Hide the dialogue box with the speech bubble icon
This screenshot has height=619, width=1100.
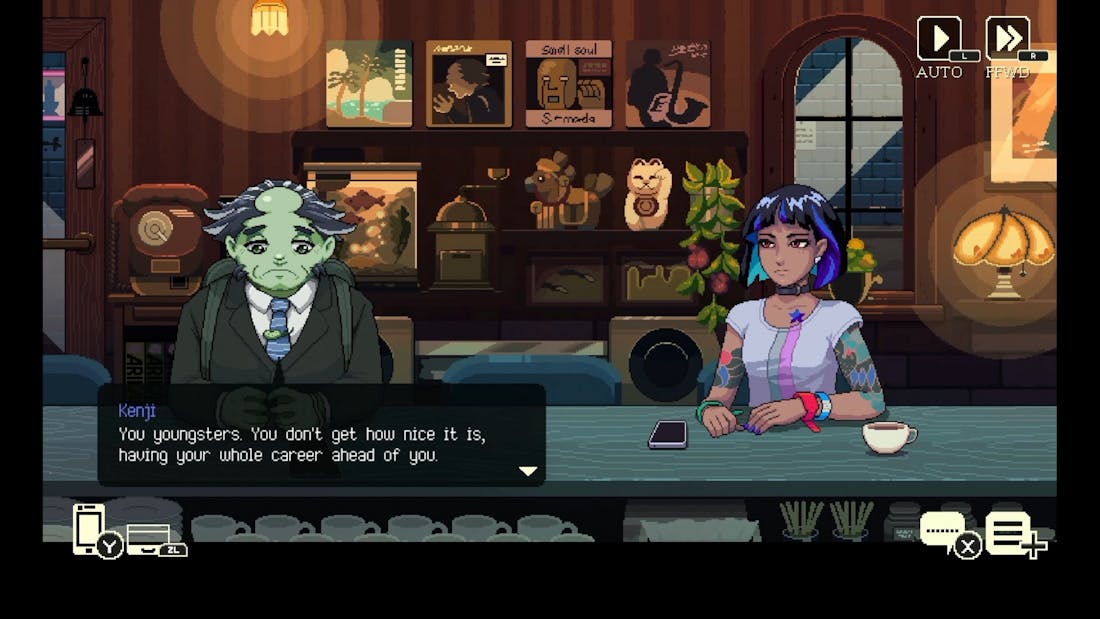coord(942,530)
